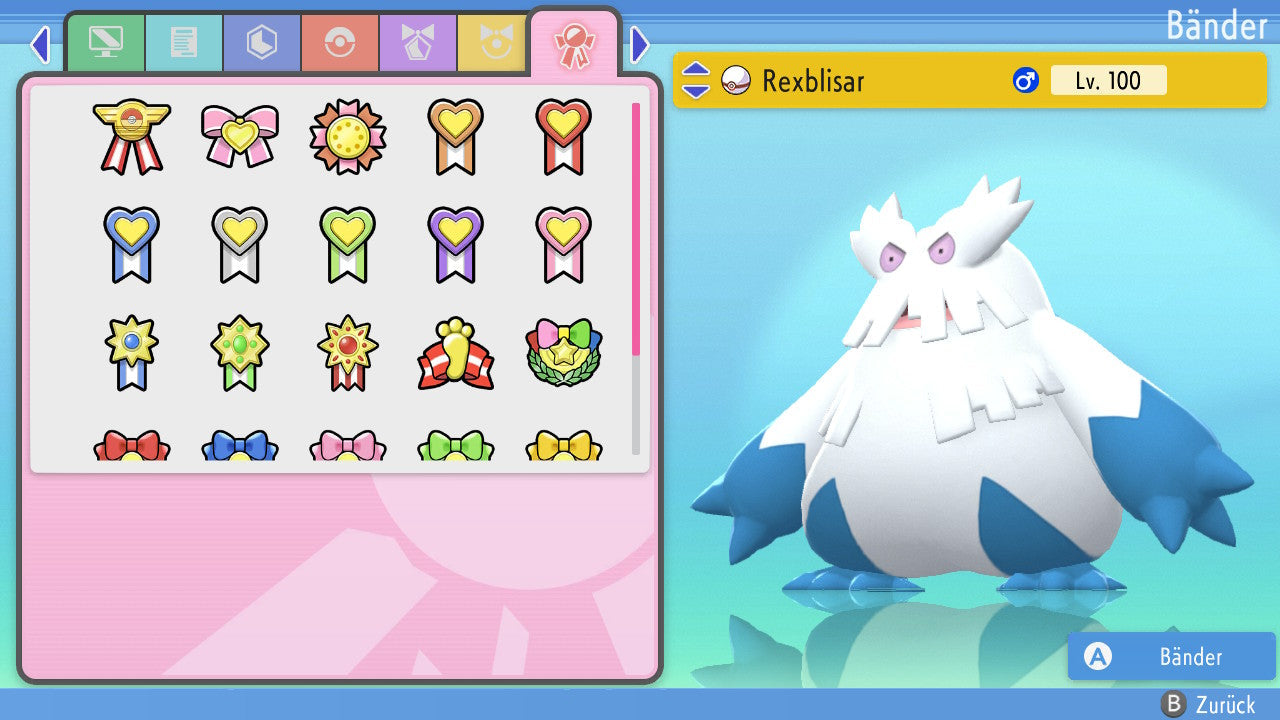
Task: Go to previous tab with left arrow
Action: (40, 44)
